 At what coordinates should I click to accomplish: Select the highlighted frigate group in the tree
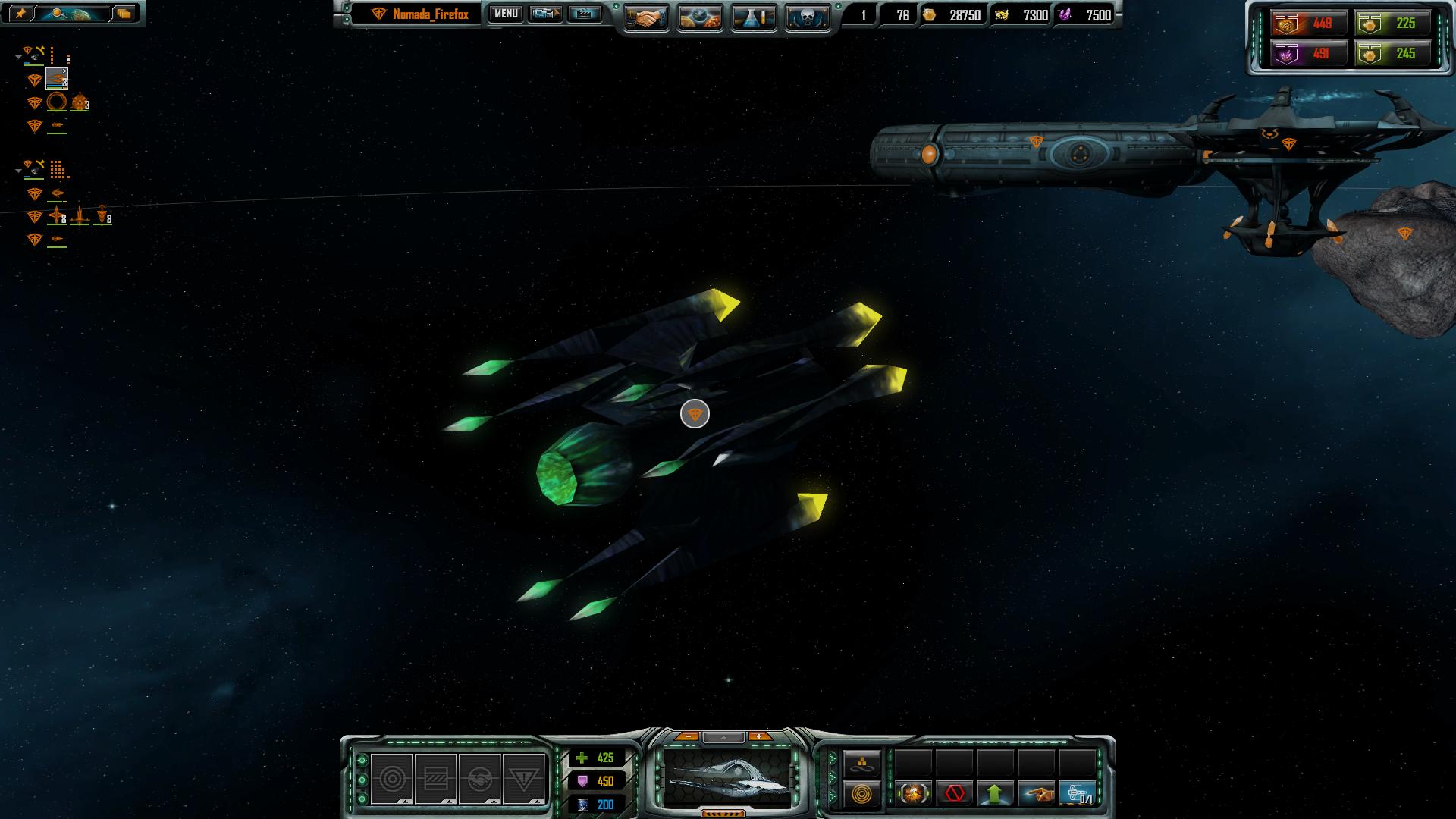coord(57,79)
